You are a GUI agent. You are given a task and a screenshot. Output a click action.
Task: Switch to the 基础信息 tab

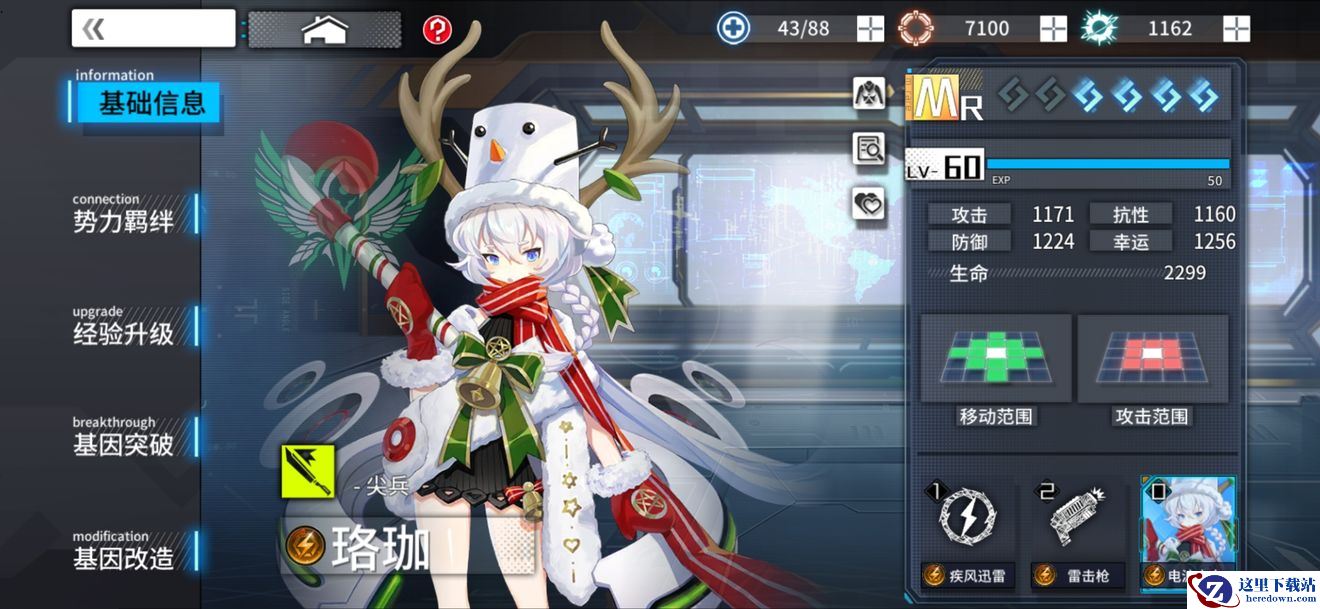150,102
